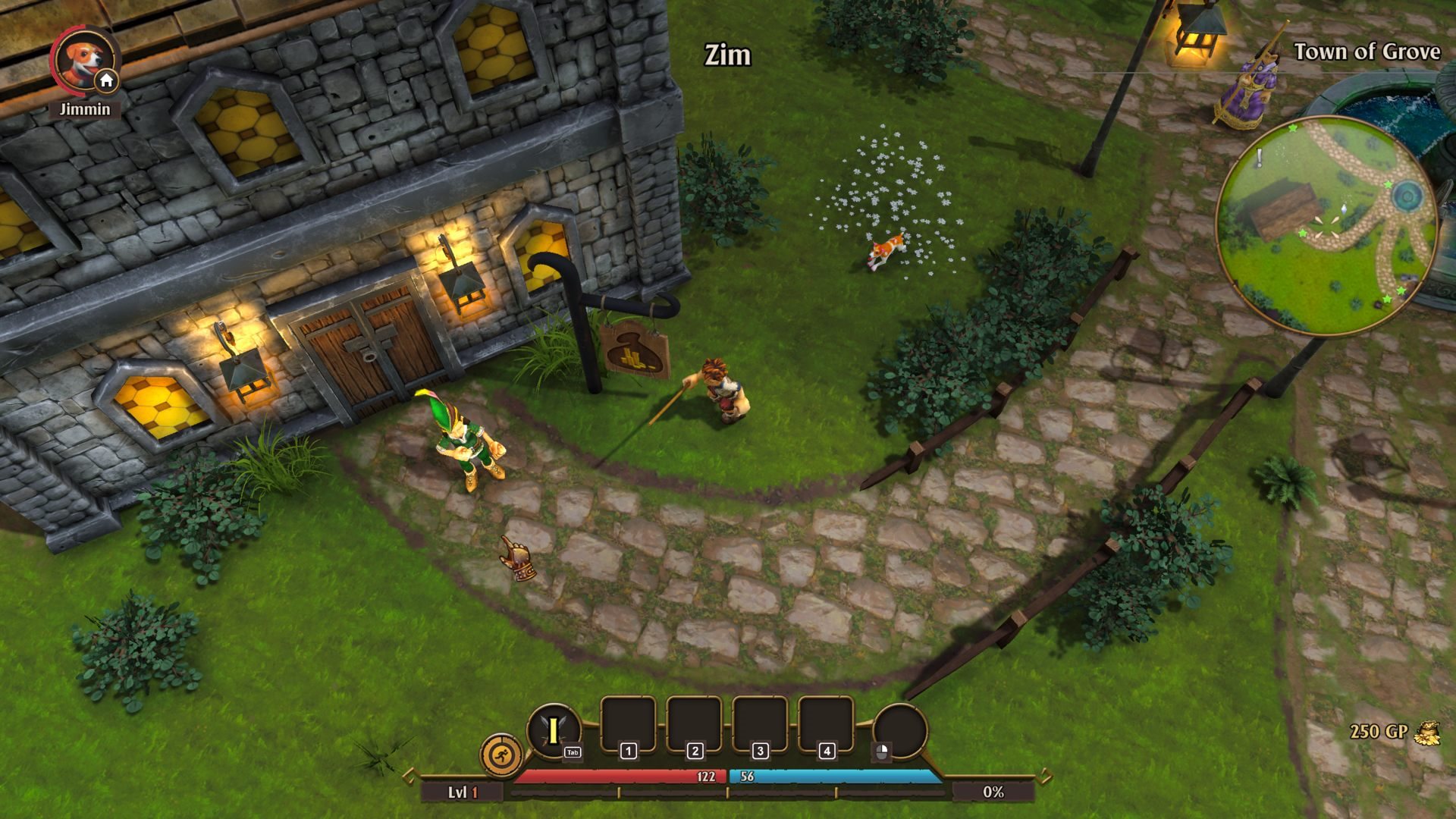
Task: Select the skill slot numbered 1
Action: pos(628,726)
